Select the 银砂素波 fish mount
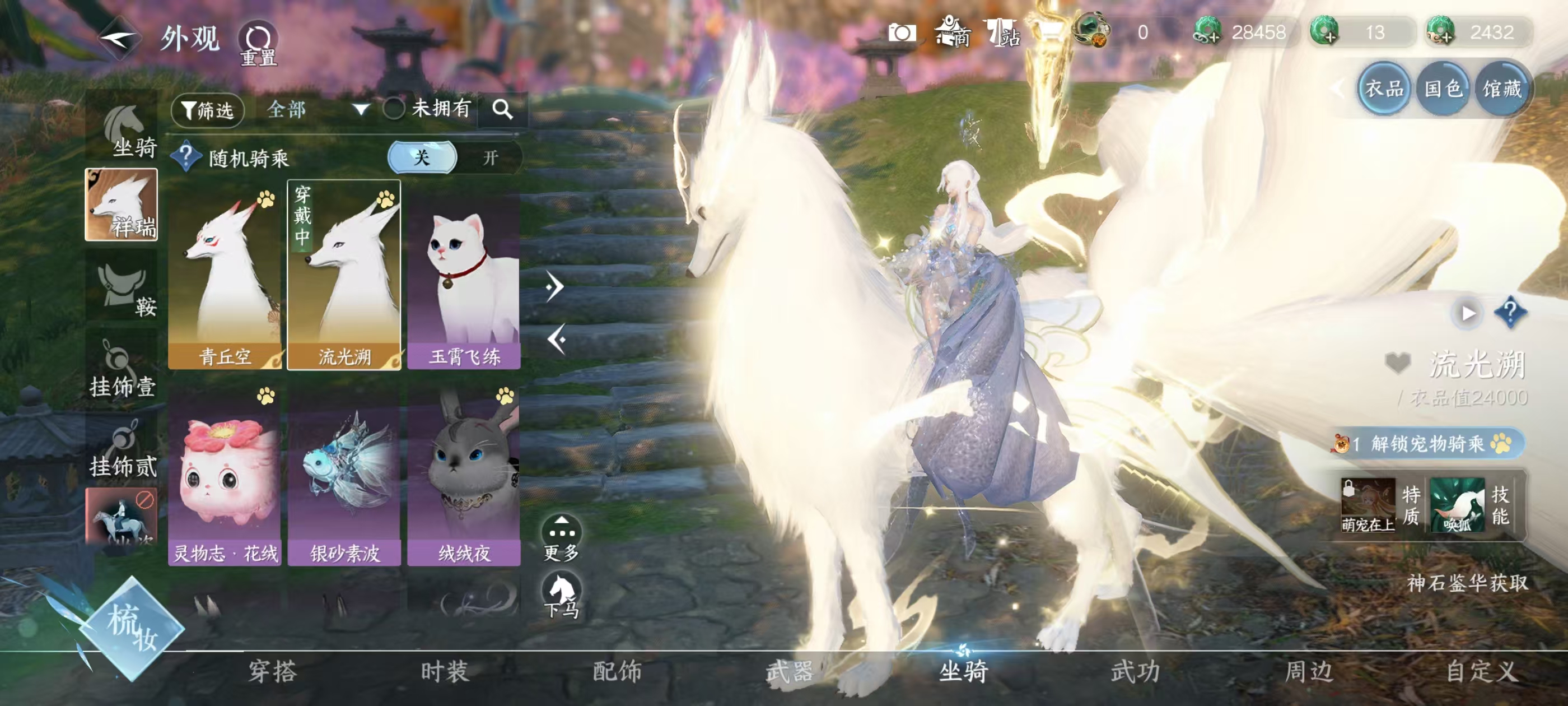This screenshot has width=1568, height=706. pos(344,475)
